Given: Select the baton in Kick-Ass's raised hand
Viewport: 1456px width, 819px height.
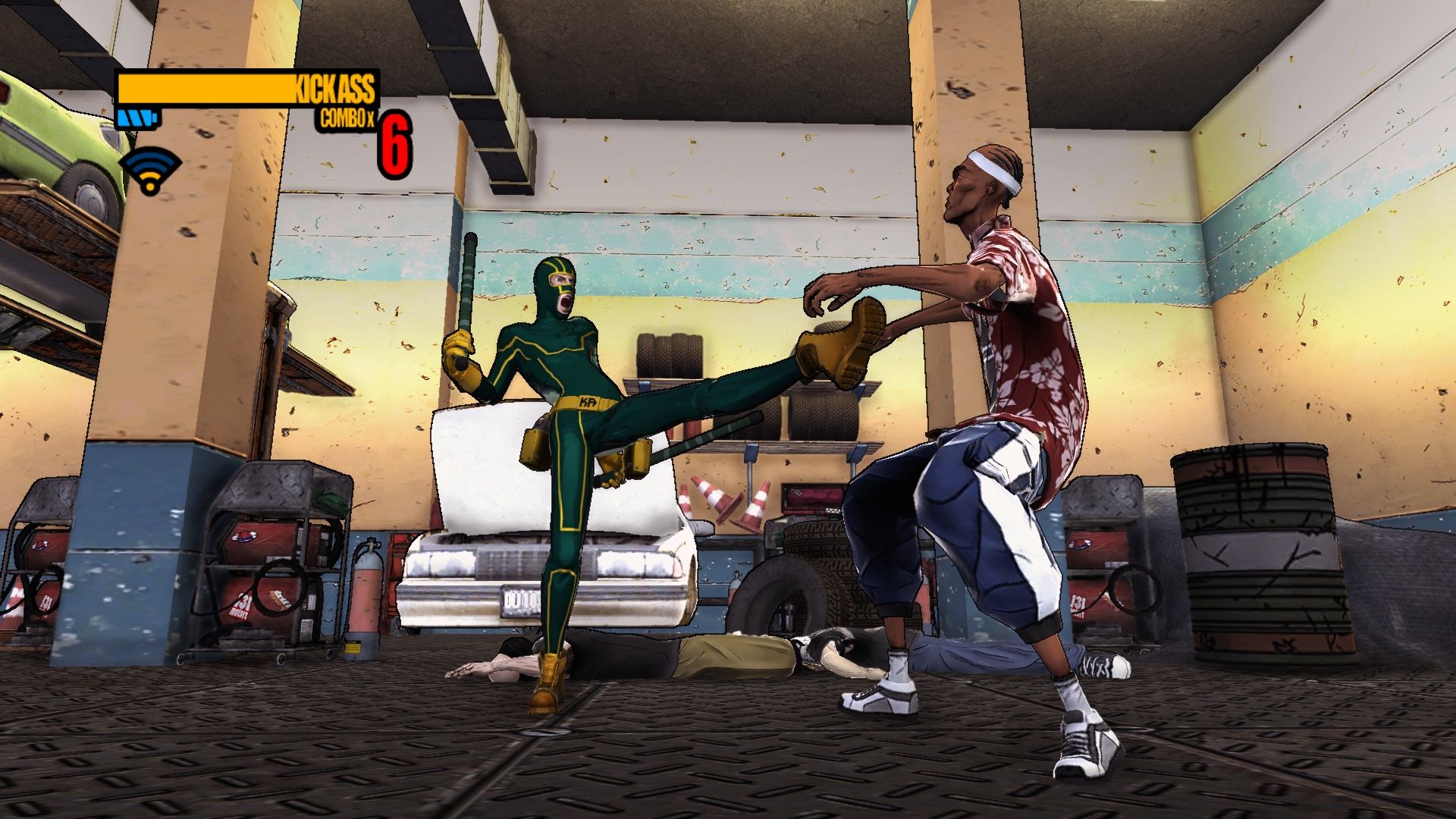Looking at the screenshot, I should [468, 281].
